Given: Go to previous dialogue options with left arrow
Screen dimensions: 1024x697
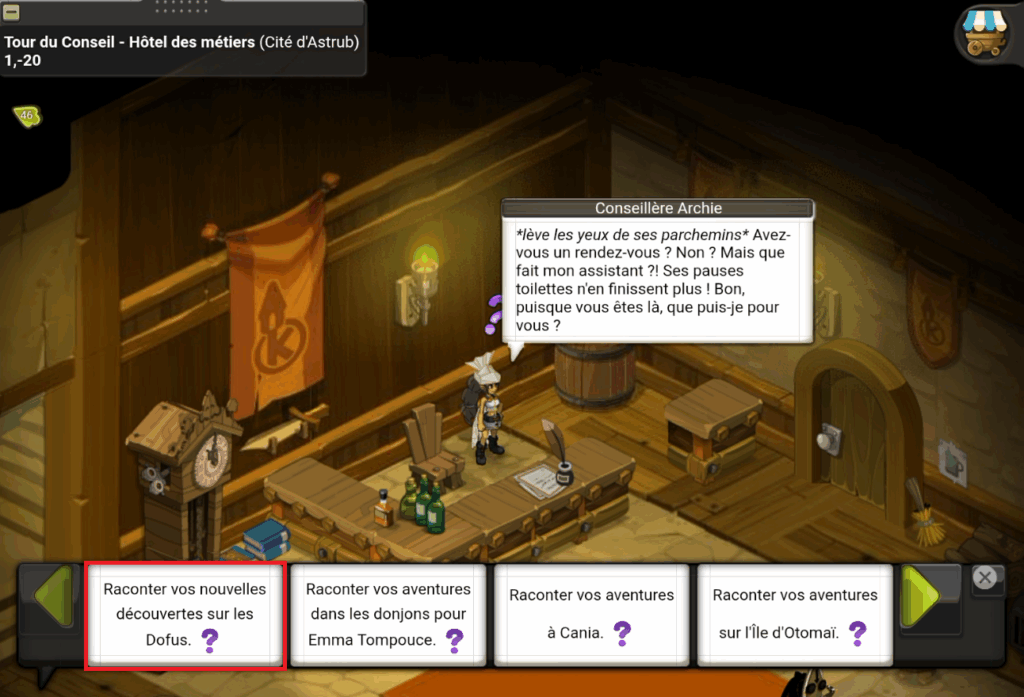Looking at the screenshot, I should coord(52,598).
